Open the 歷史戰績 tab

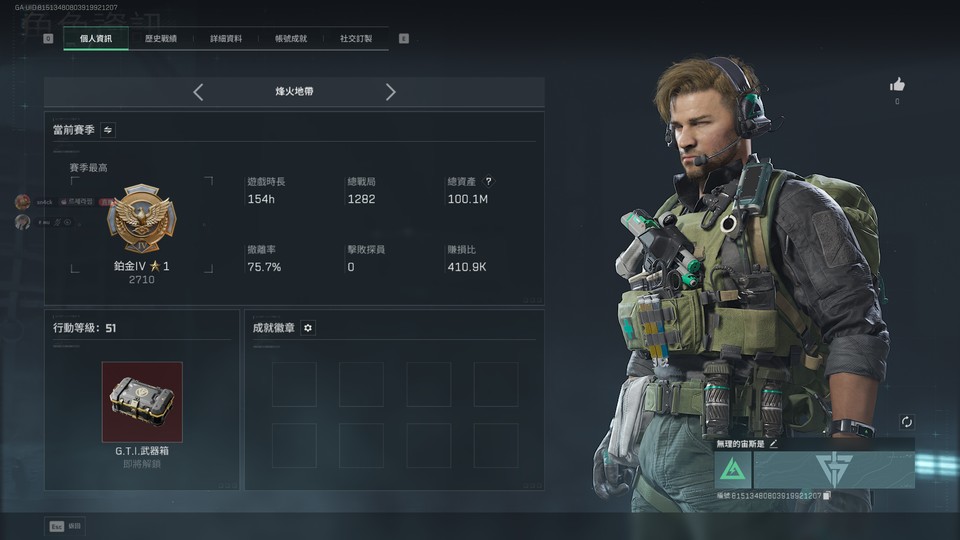160,39
